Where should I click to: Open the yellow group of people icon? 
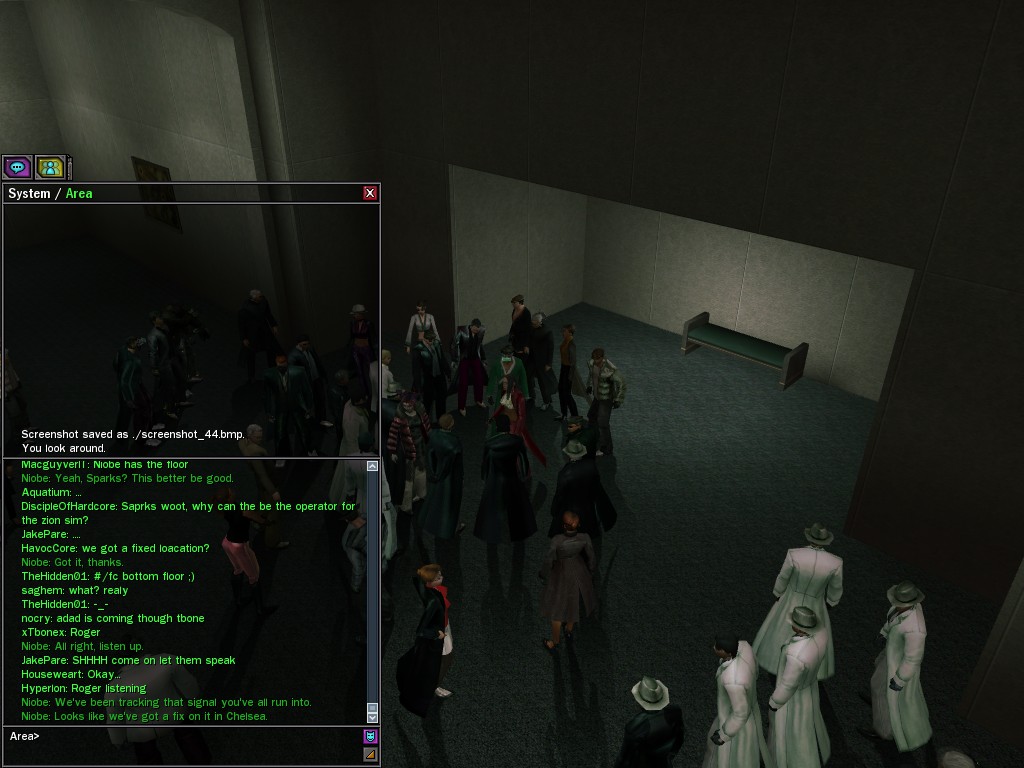pyautogui.click(x=50, y=168)
